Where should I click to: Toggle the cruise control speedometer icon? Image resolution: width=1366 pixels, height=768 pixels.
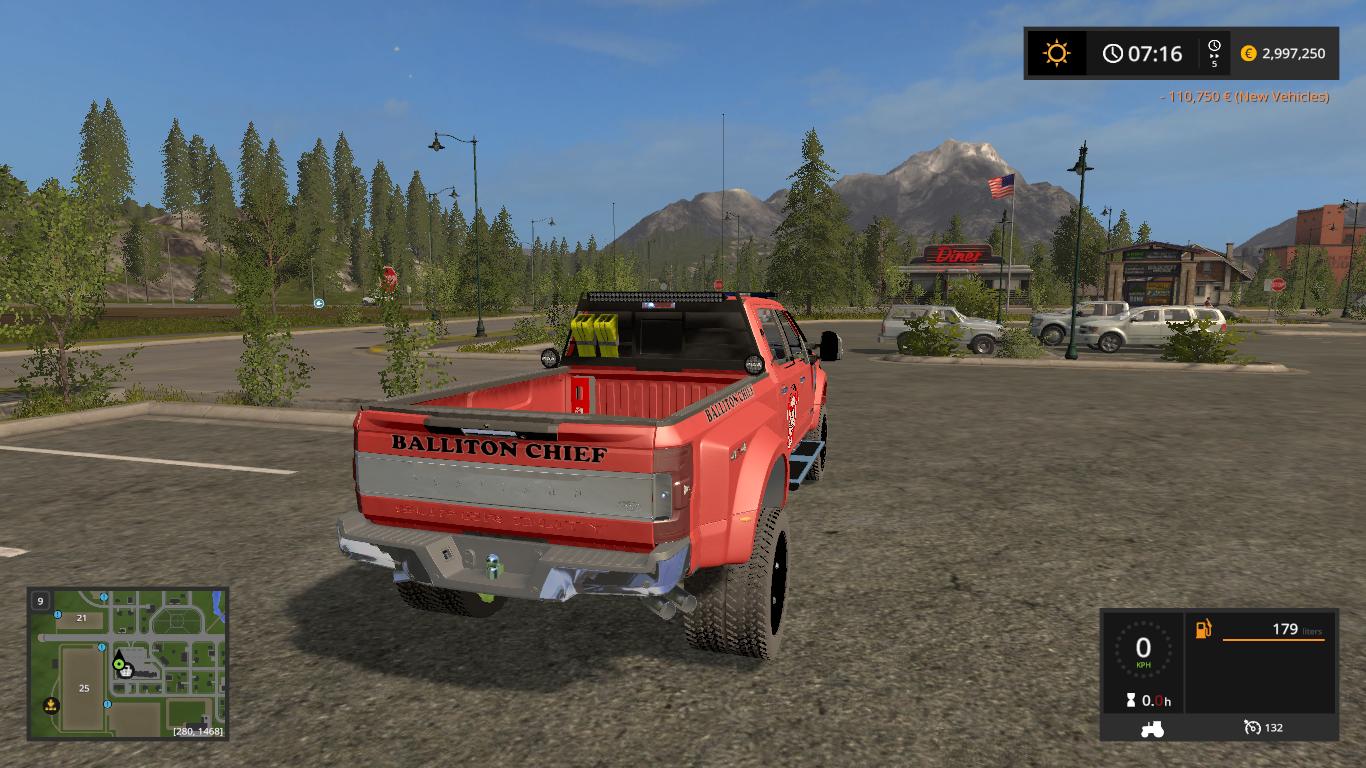tap(1252, 728)
